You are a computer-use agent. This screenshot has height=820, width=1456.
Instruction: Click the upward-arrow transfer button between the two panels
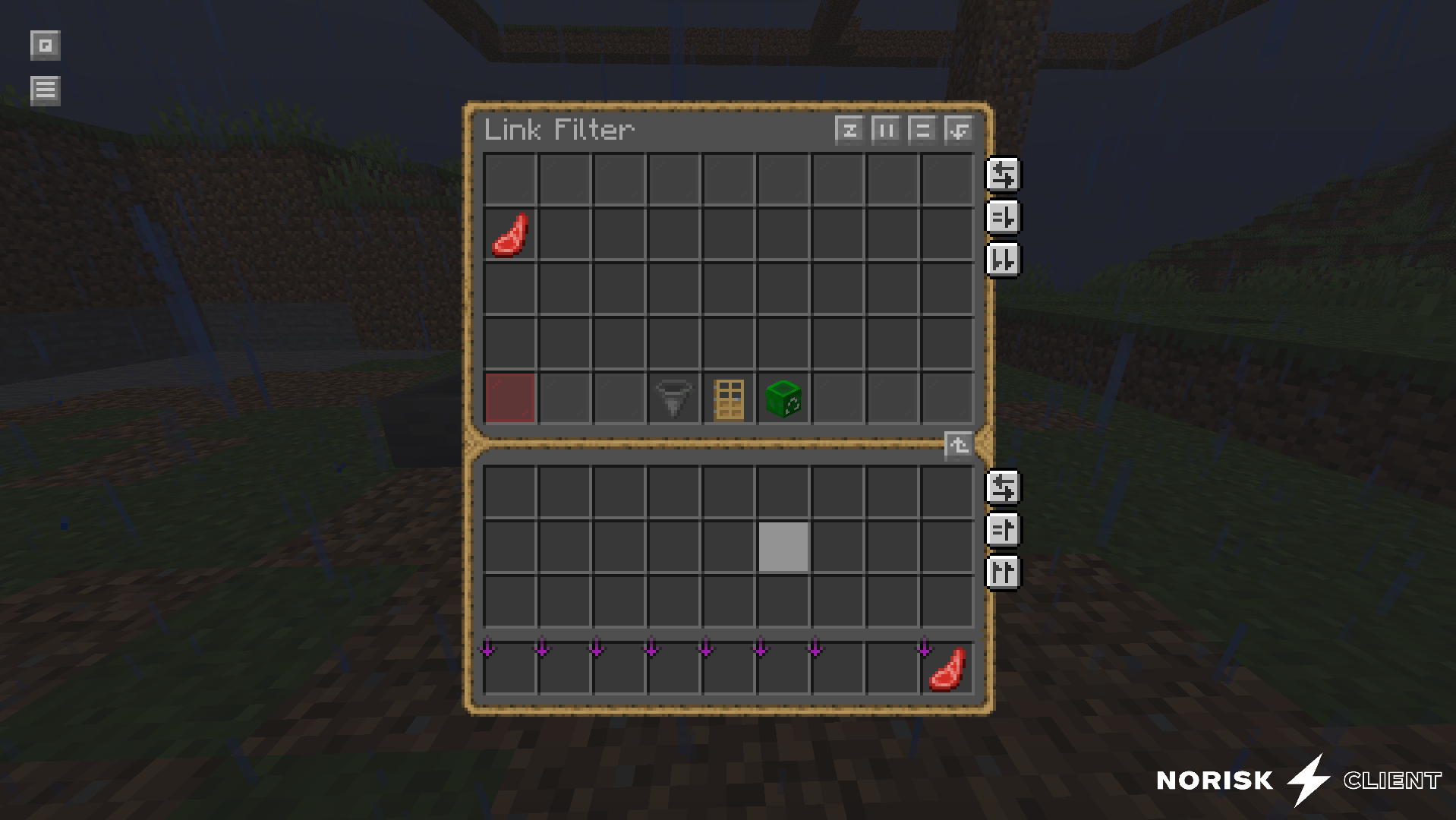pos(958,446)
